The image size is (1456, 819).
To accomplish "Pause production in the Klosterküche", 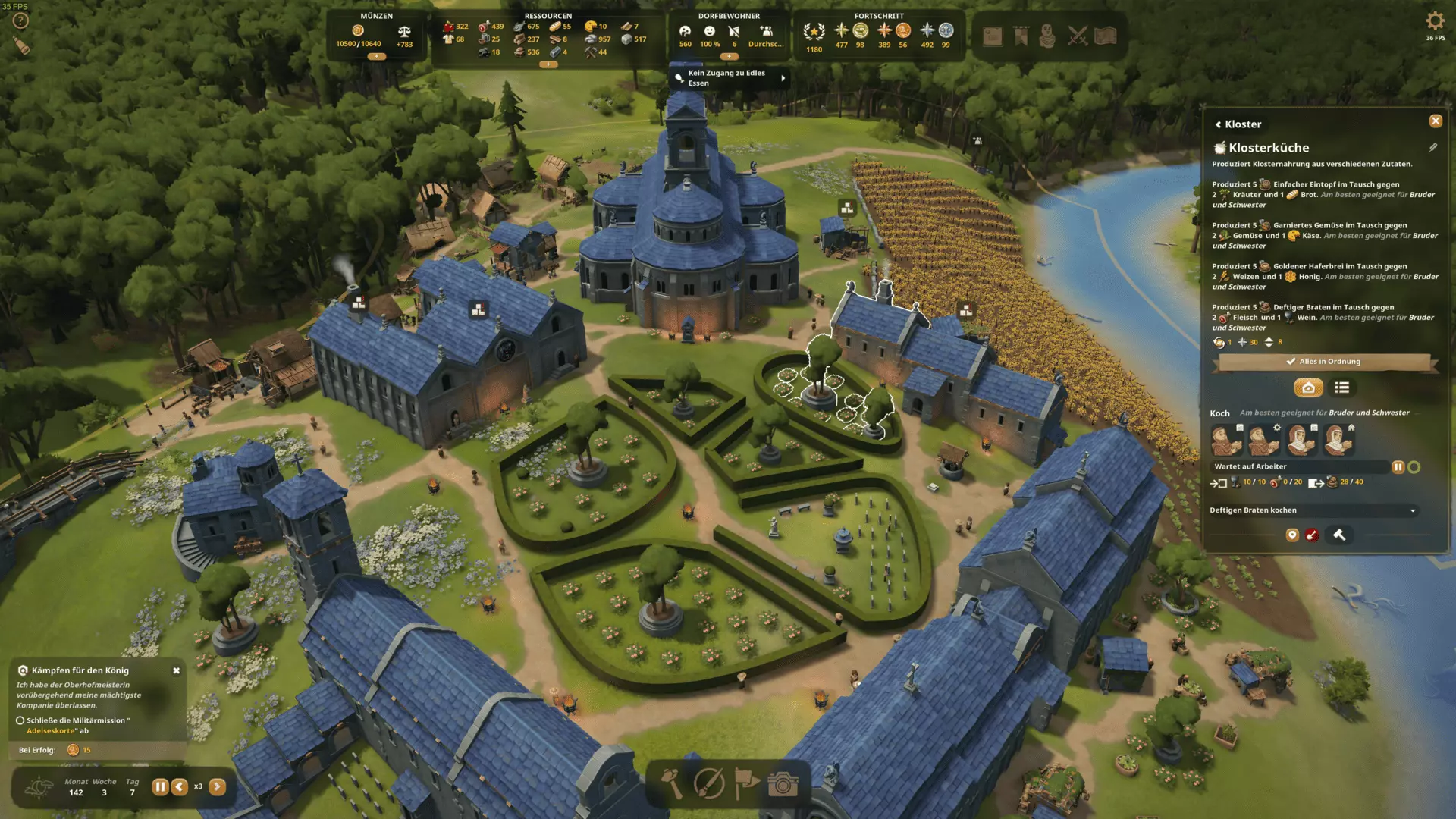I will (x=1398, y=467).
